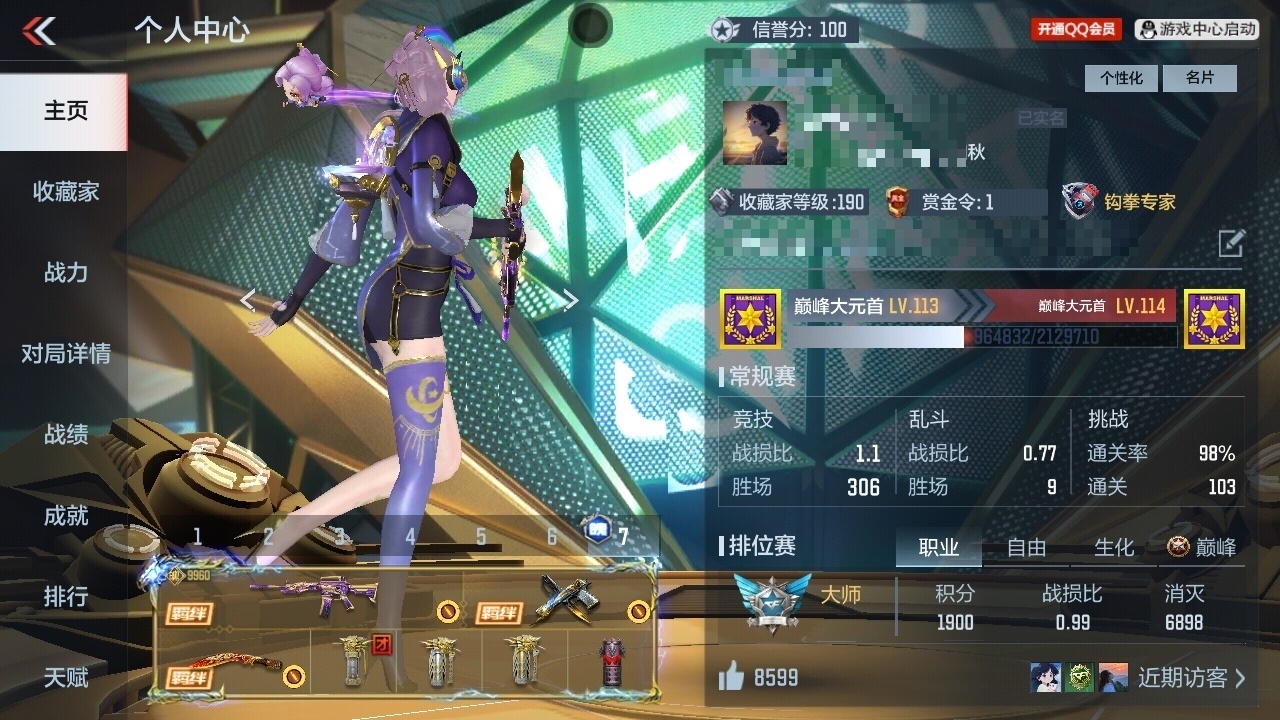
Task: Select loadout slot number 7
Action: [x=622, y=537]
